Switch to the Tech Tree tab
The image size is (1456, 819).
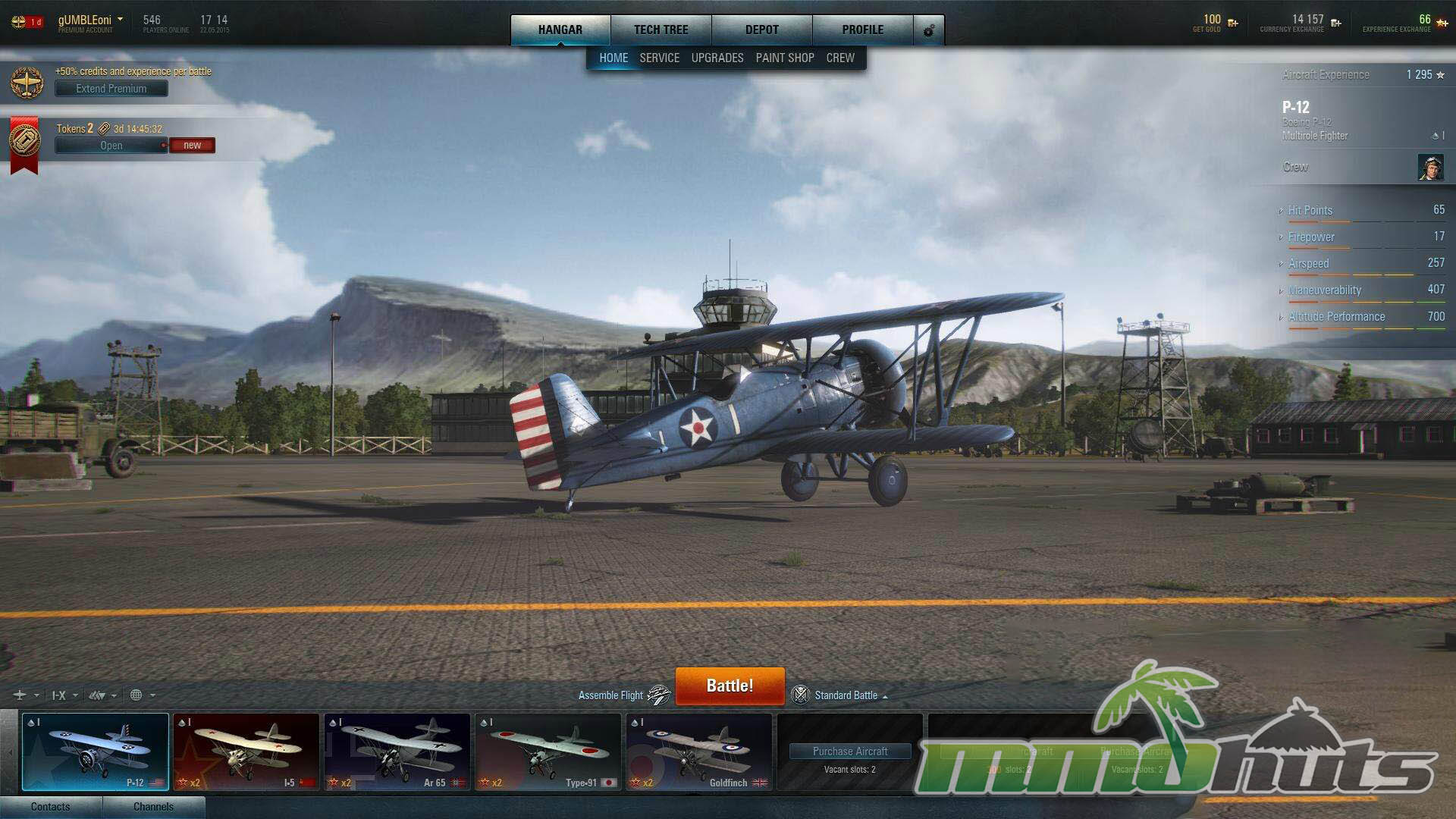(x=661, y=30)
